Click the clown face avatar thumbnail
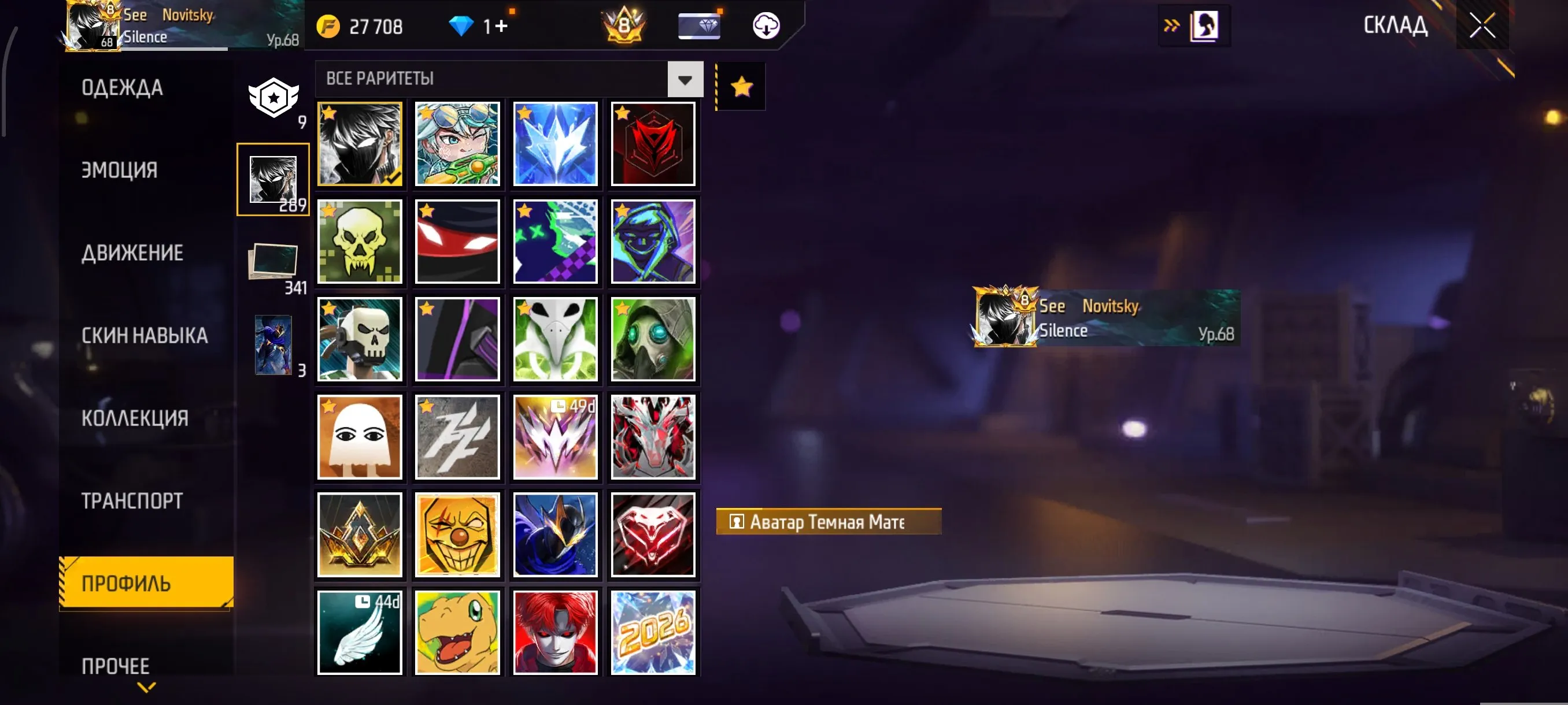The width and height of the screenshot is (1568, 705). [x=458, y=535]
